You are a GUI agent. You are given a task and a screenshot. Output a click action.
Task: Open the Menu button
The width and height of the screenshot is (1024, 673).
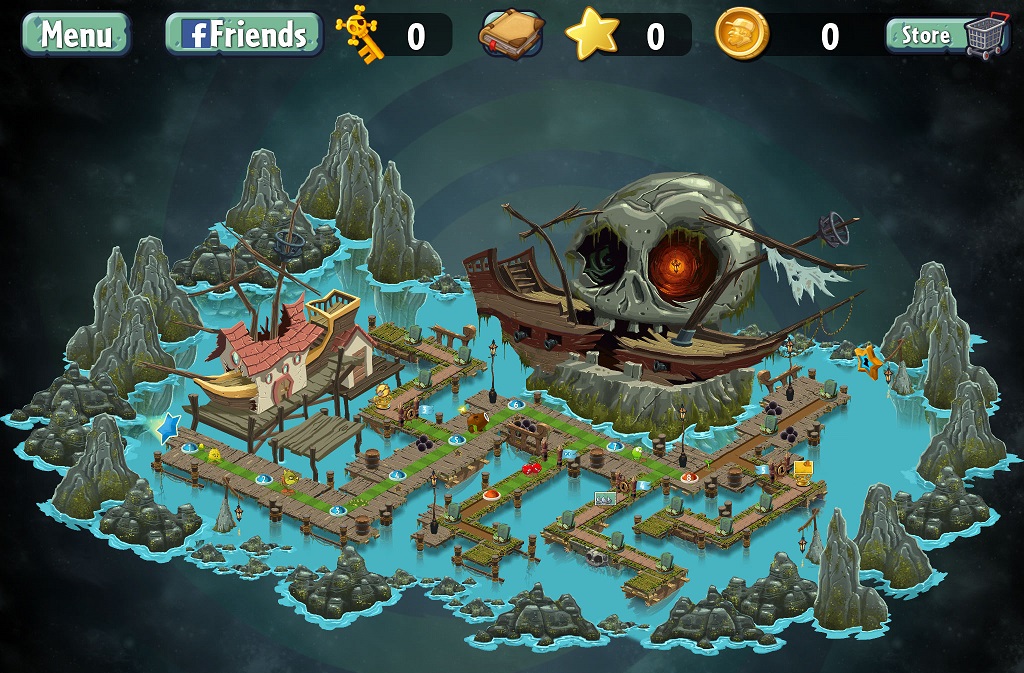pyautogui.click(x=76, y=34)
